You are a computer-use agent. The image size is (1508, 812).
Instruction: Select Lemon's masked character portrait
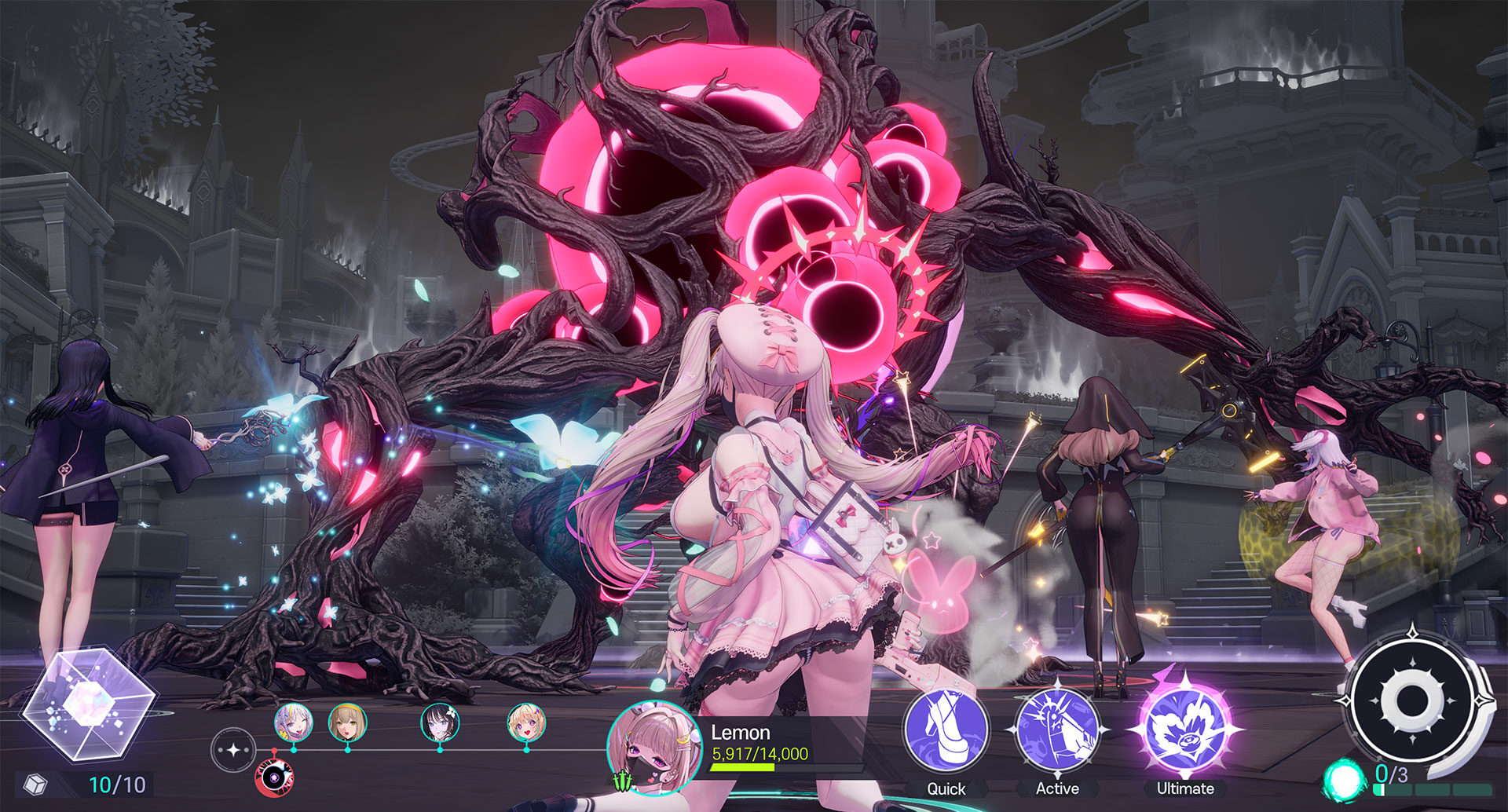tap(653, 748)
